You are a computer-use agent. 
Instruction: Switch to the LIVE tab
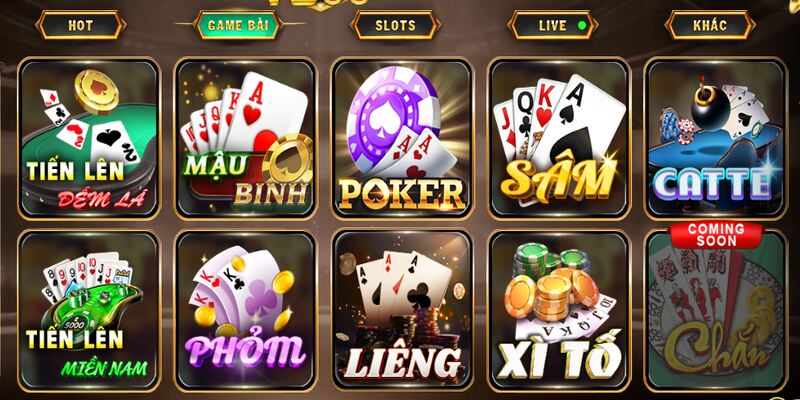551,24
